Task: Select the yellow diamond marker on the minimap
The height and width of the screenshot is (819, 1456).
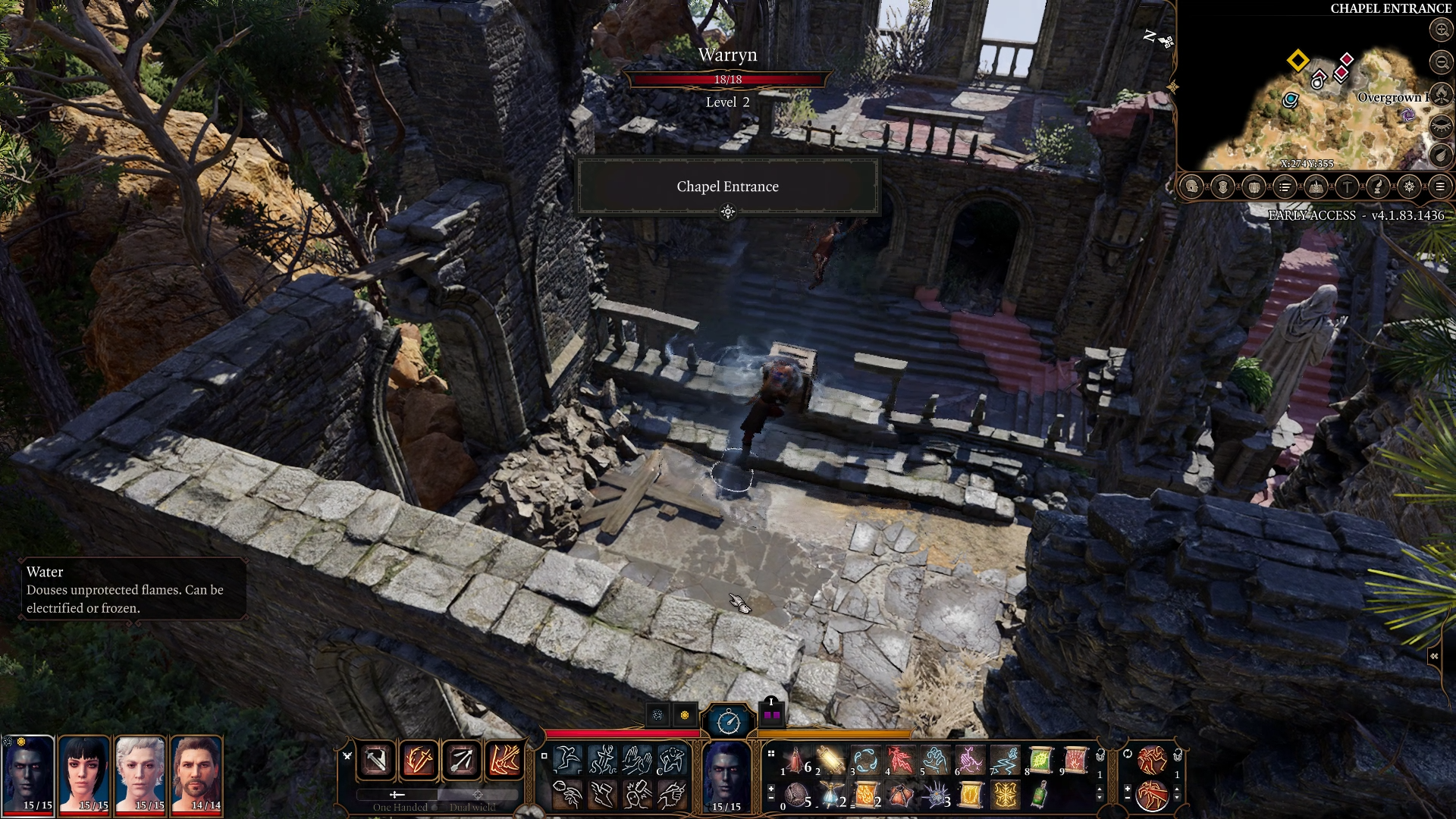Action: click(1298, 60)
